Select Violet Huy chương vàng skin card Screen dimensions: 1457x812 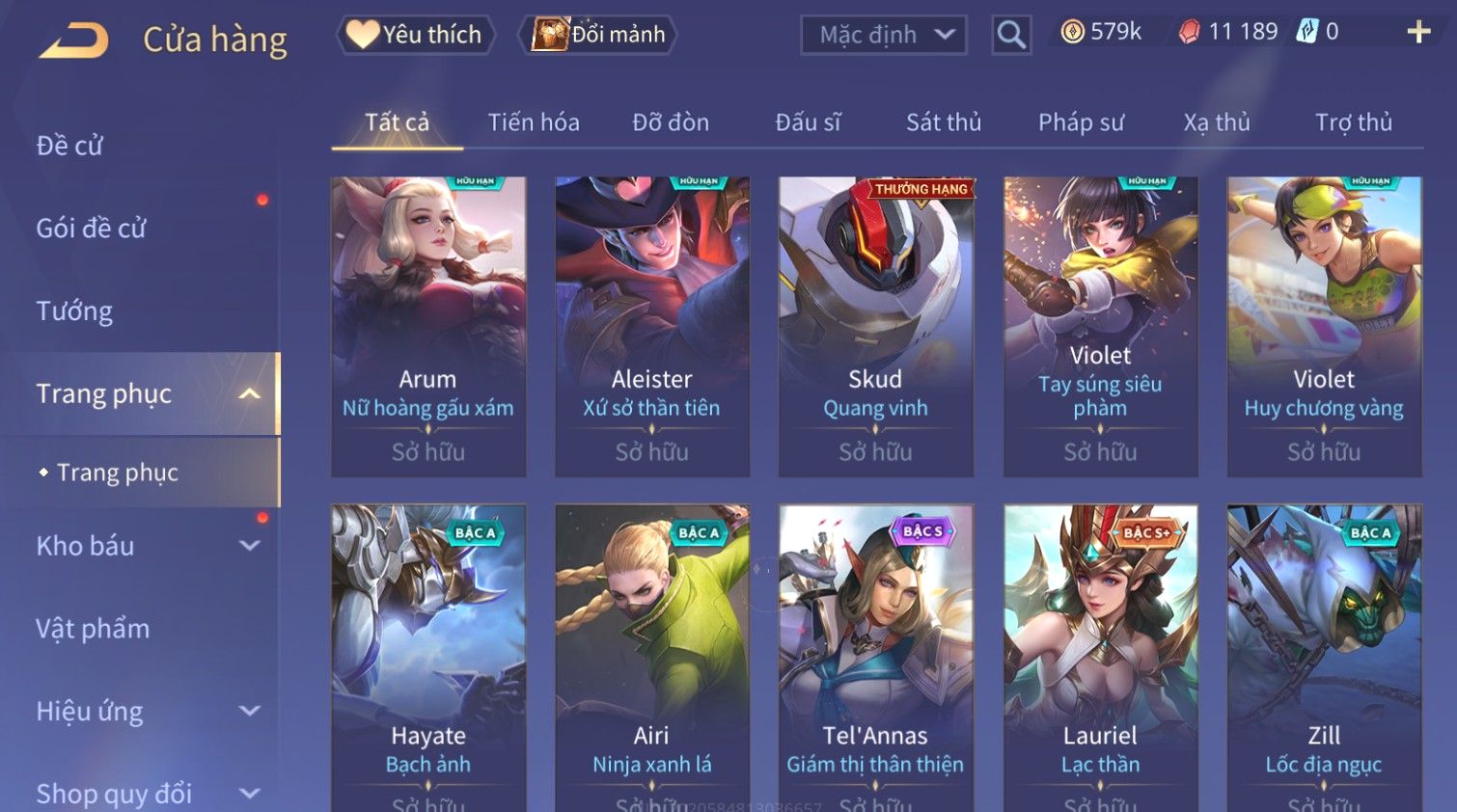[x=1324, y=326]
